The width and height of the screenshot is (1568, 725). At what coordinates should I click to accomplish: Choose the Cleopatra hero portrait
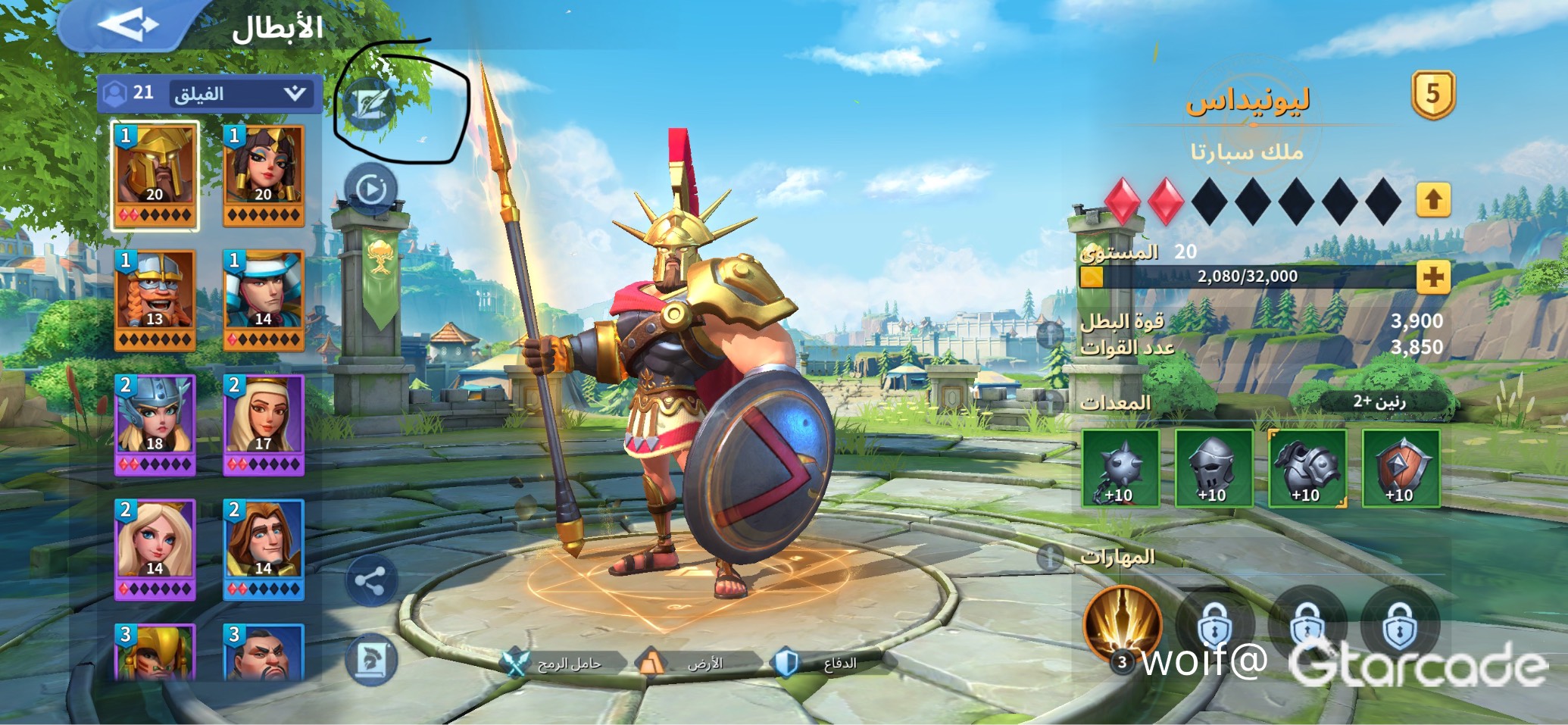tap(264, 175)
